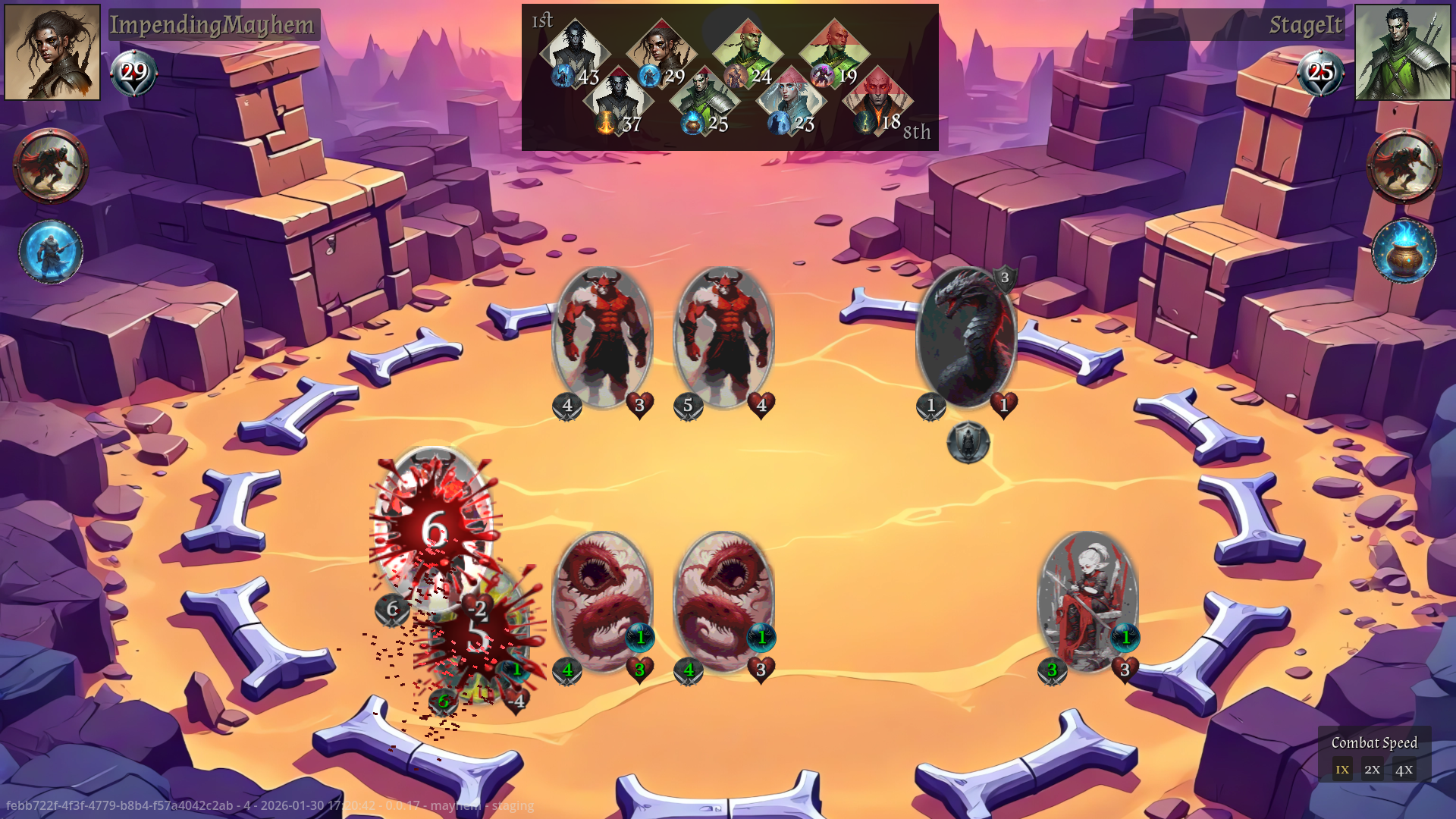Select ImpendingMayhem's hero portrait
1456x819 pixels.
pyautogui.click(x=52, y=52)
